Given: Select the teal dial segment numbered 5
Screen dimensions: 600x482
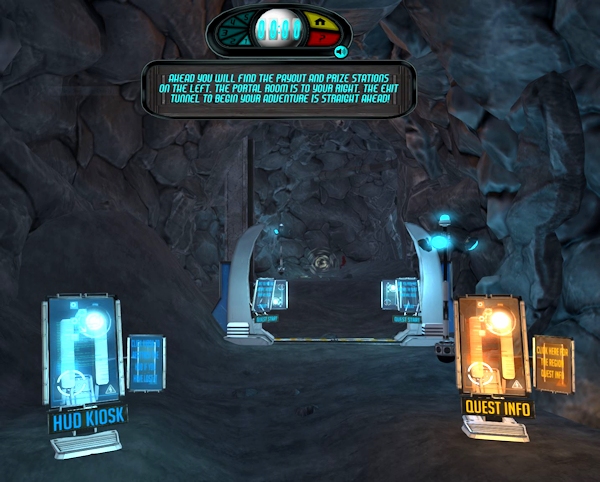Looking at the screenshot, I should (x=245, y=18).
